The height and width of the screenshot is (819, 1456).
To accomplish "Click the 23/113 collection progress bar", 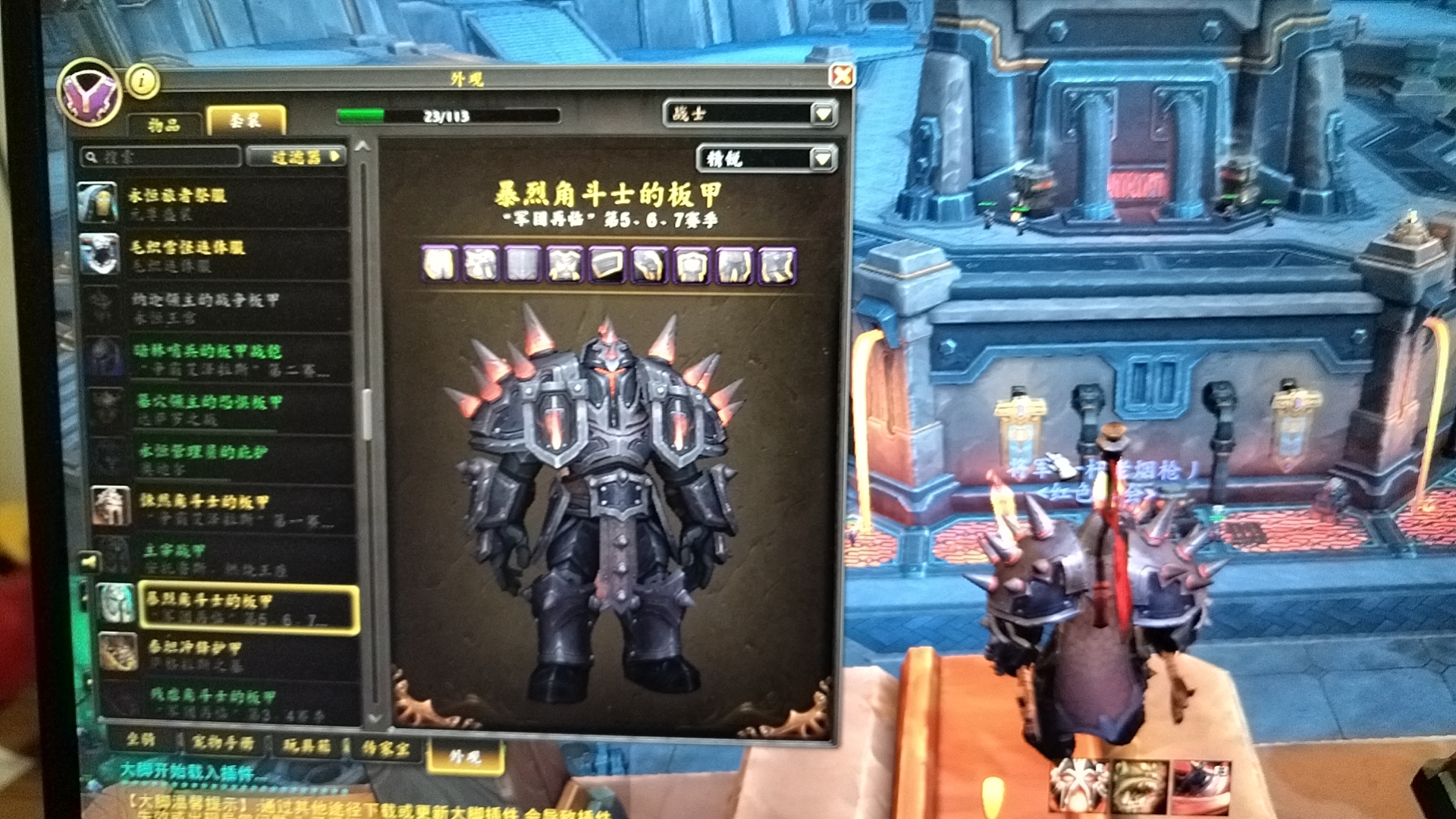I will click(x=447, y=114).
